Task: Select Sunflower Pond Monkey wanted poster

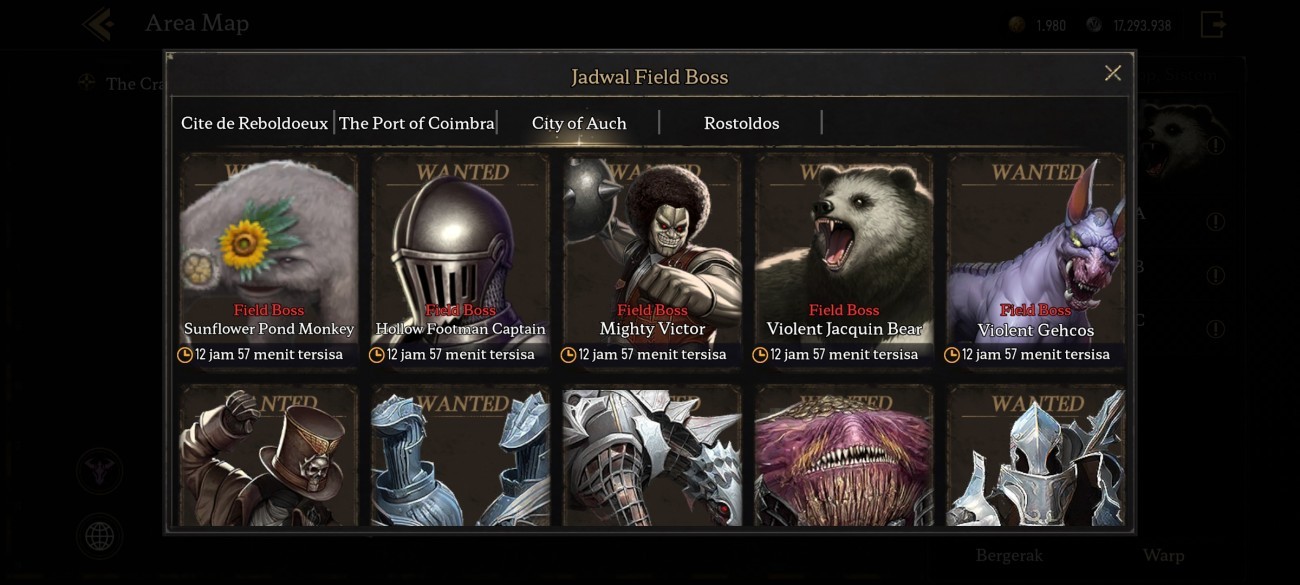Action: tap(269, 260)
